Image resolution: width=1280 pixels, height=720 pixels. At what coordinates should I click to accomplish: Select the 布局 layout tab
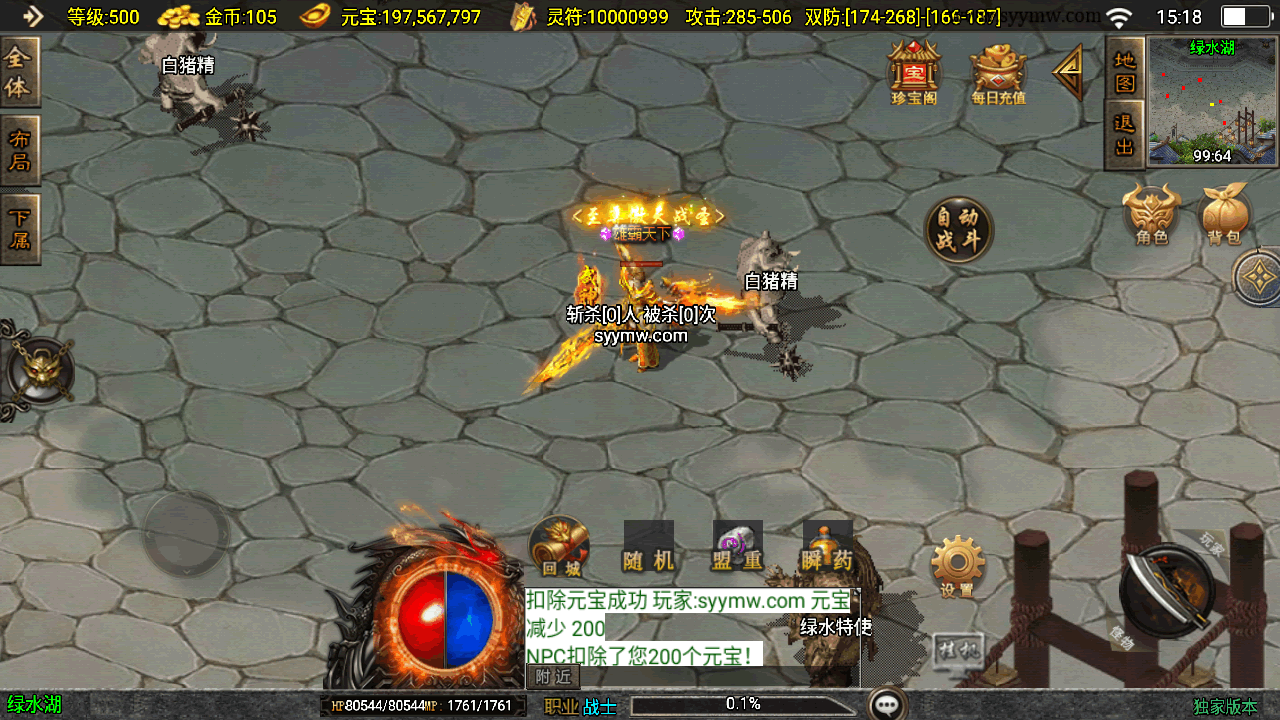pyautogui.click(x=19, y=150)
